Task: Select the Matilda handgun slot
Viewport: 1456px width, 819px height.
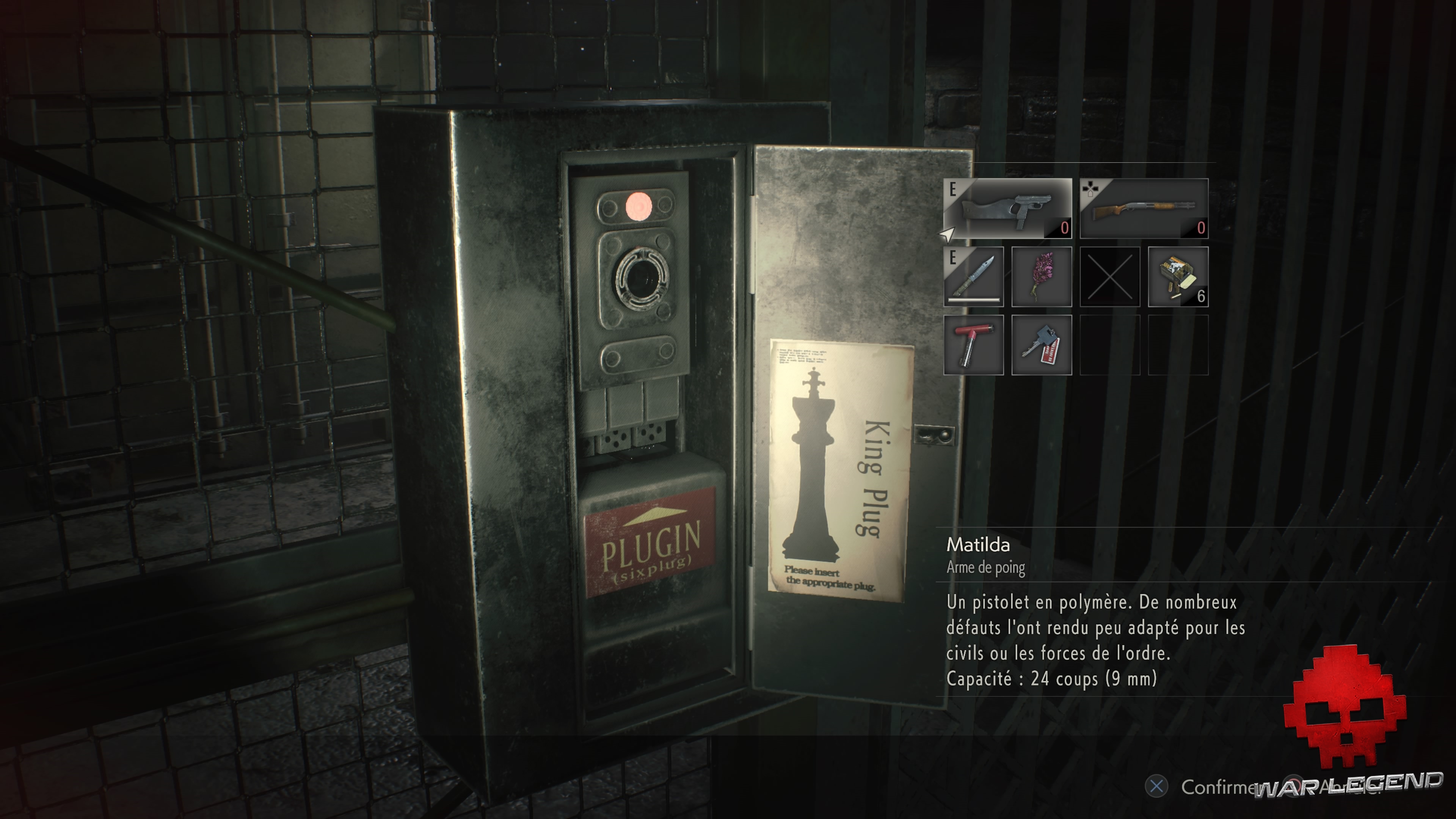Action: 1007,208
